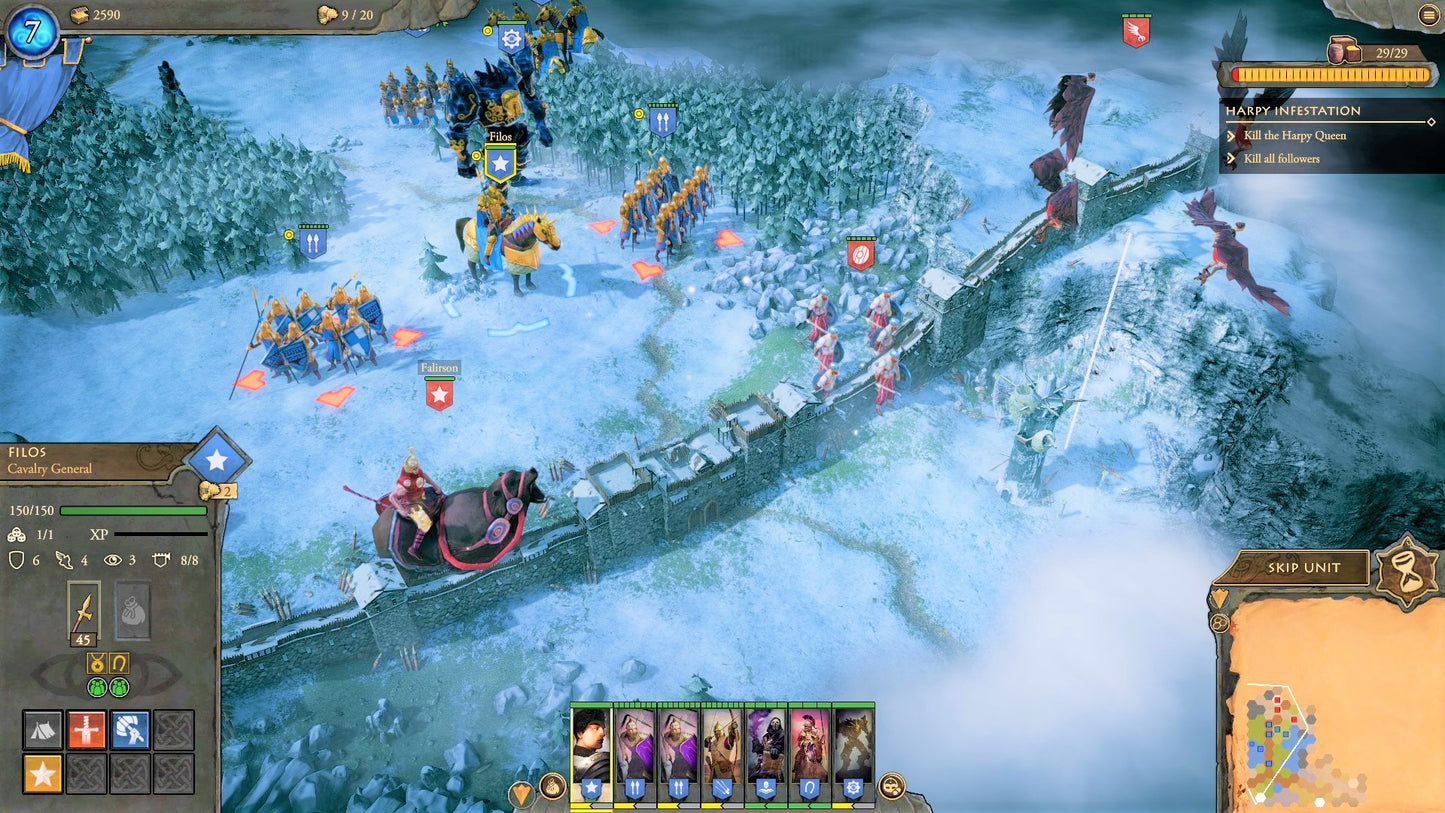Image resolution: width=1445 pixels, height=813 pixels.
Task: Activate the blue horn ability
Action: (x=130, y=730)
